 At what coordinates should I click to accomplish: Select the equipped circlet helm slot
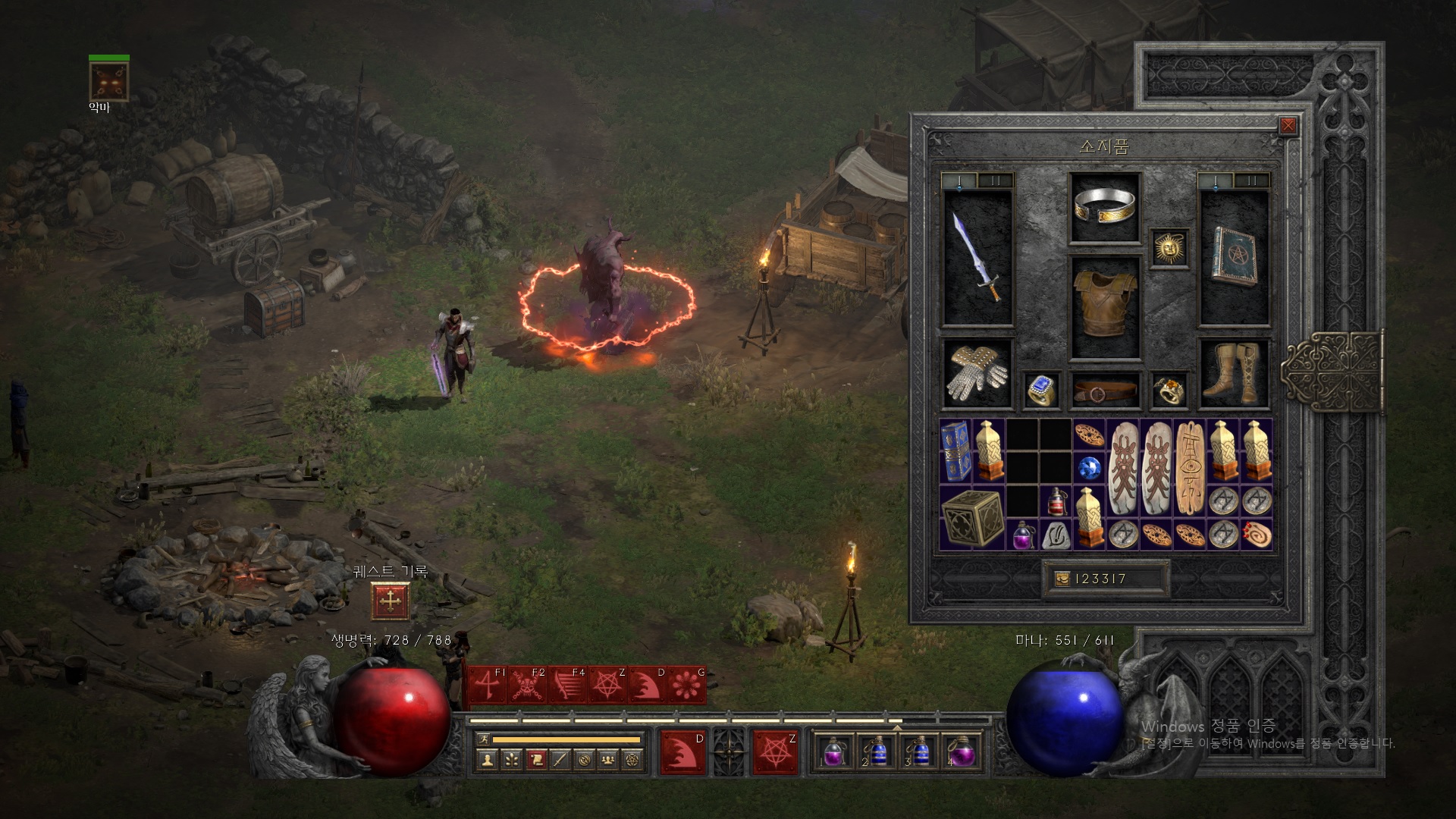[x=1106, y=207]
